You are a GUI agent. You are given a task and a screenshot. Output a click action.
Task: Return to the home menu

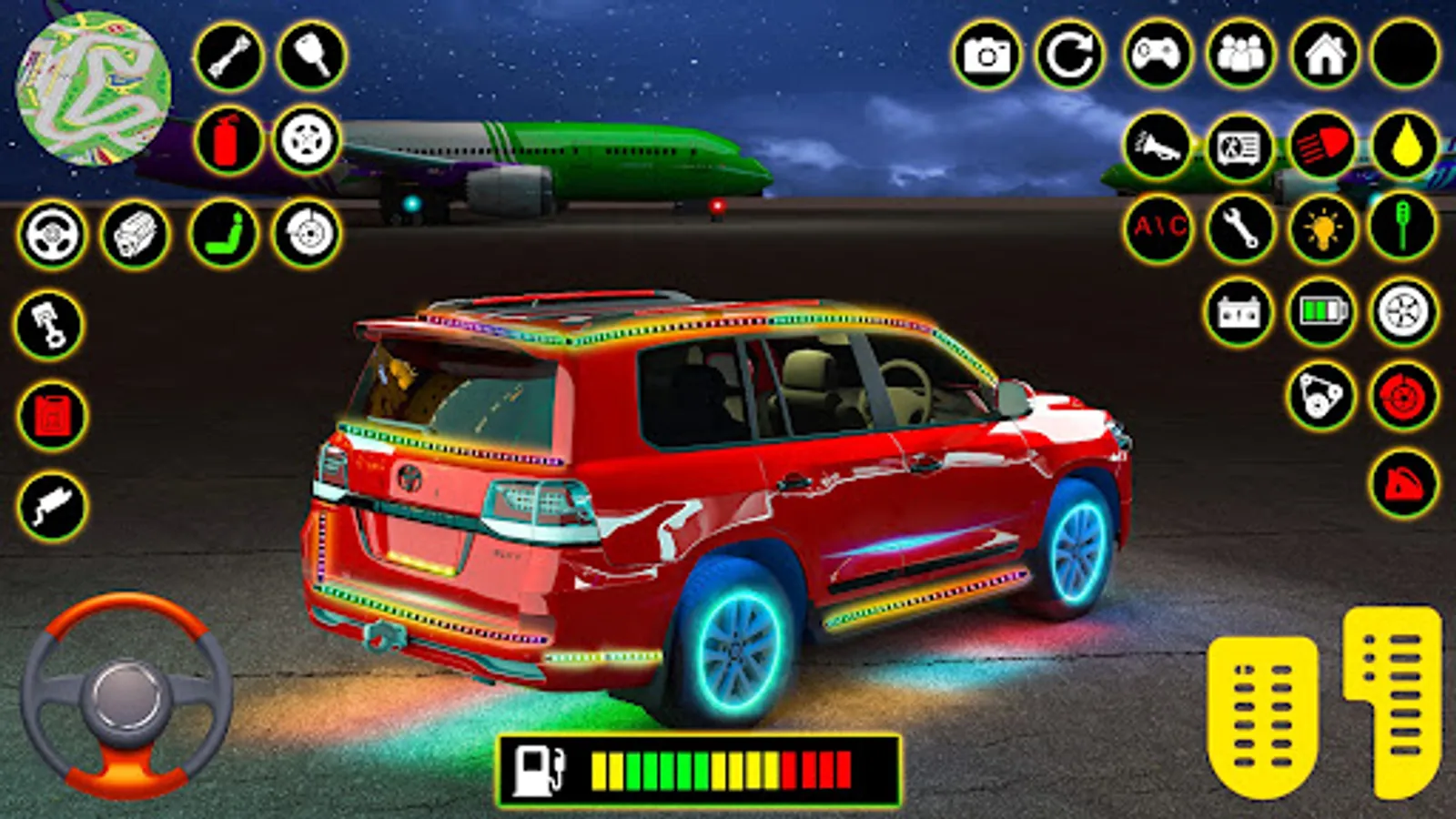(1324, 55)
